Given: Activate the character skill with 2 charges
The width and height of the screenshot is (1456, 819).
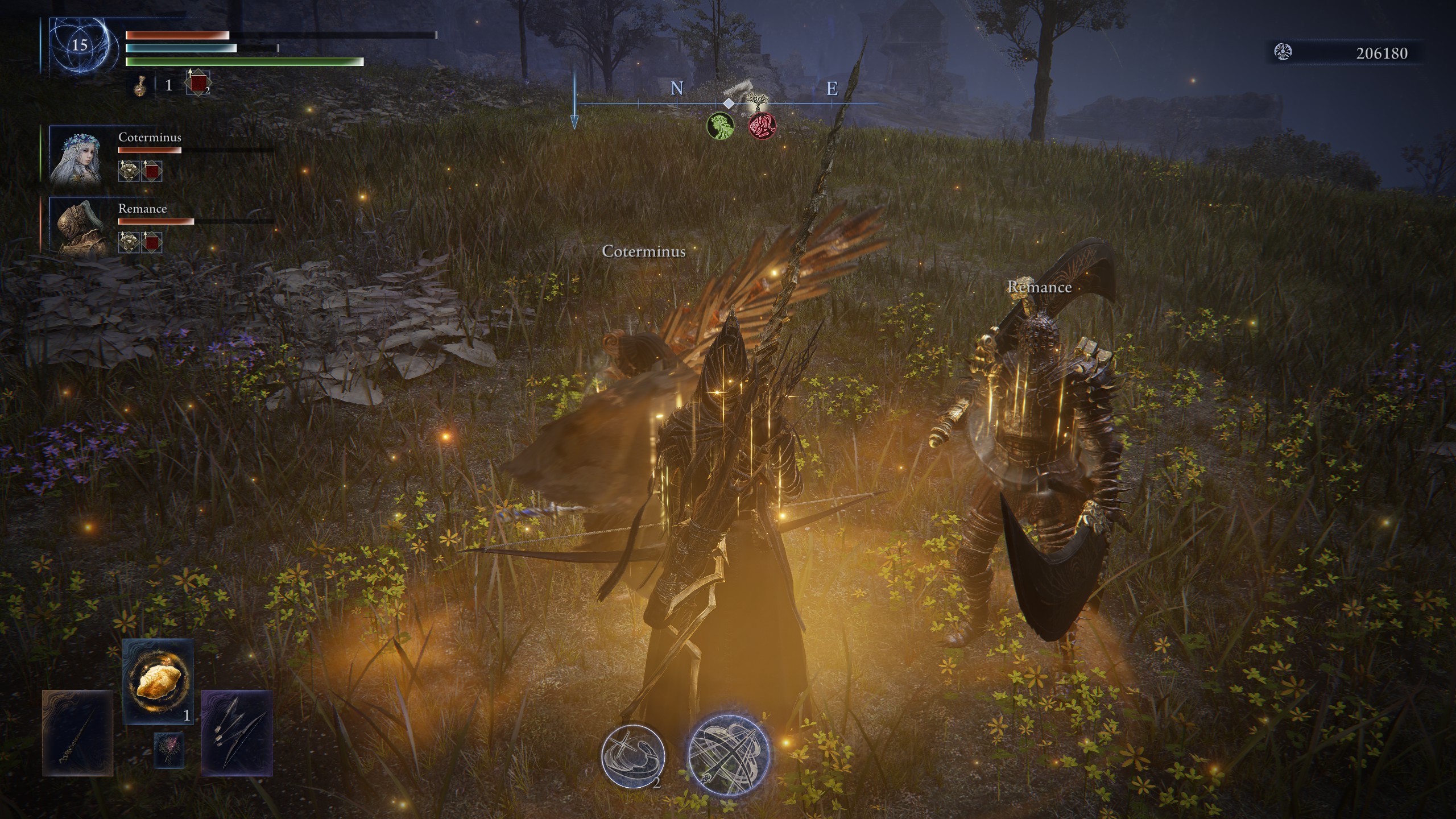Looking at the screenshot, I should 633,755.
